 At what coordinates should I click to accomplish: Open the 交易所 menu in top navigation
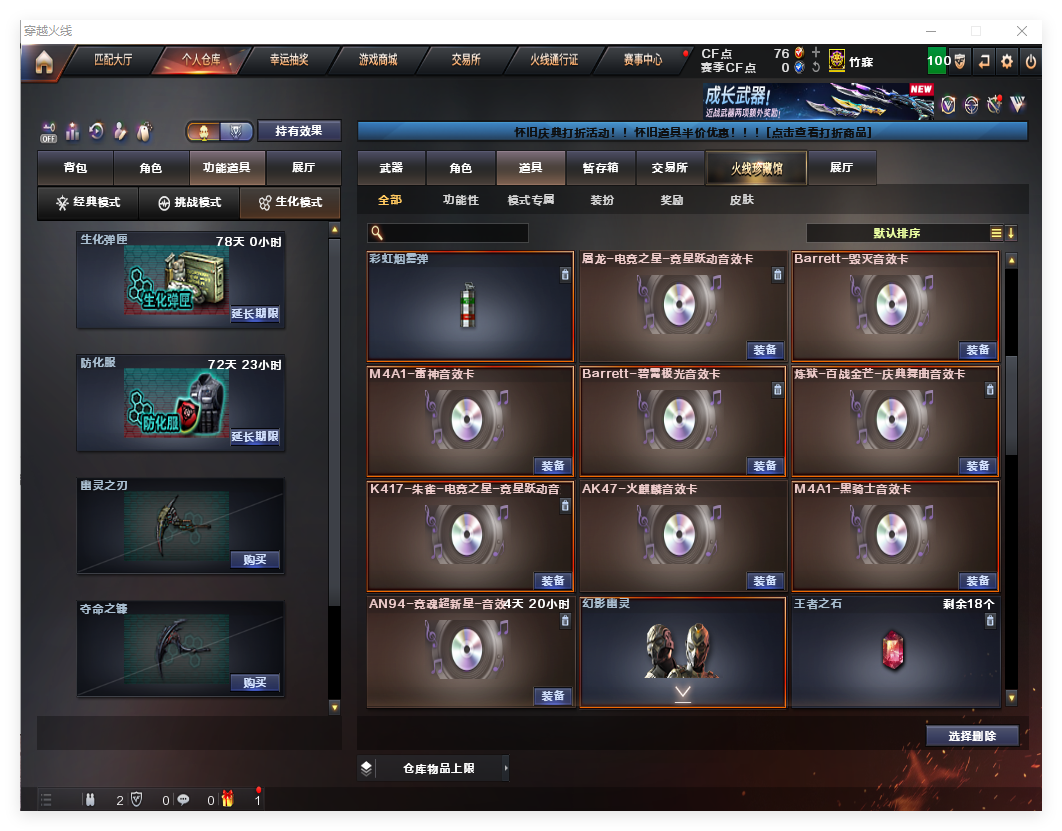coord(466,60)
